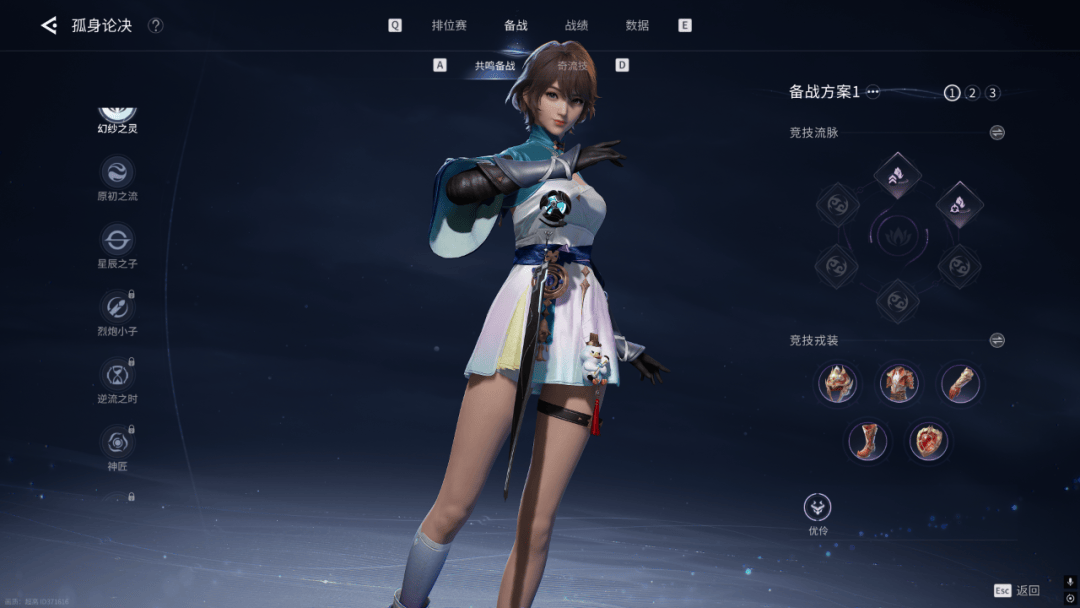Click the swap icon beside 竞技戎装
Screen dimensions: 1080x608
[x=997, y=340]
